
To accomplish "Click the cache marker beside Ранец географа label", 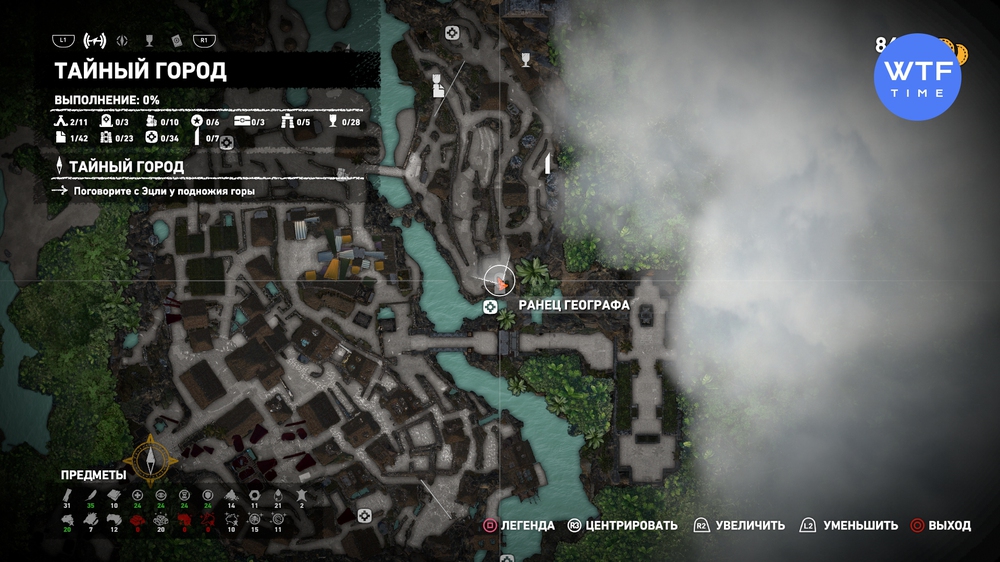I will (x=490, y=306).
